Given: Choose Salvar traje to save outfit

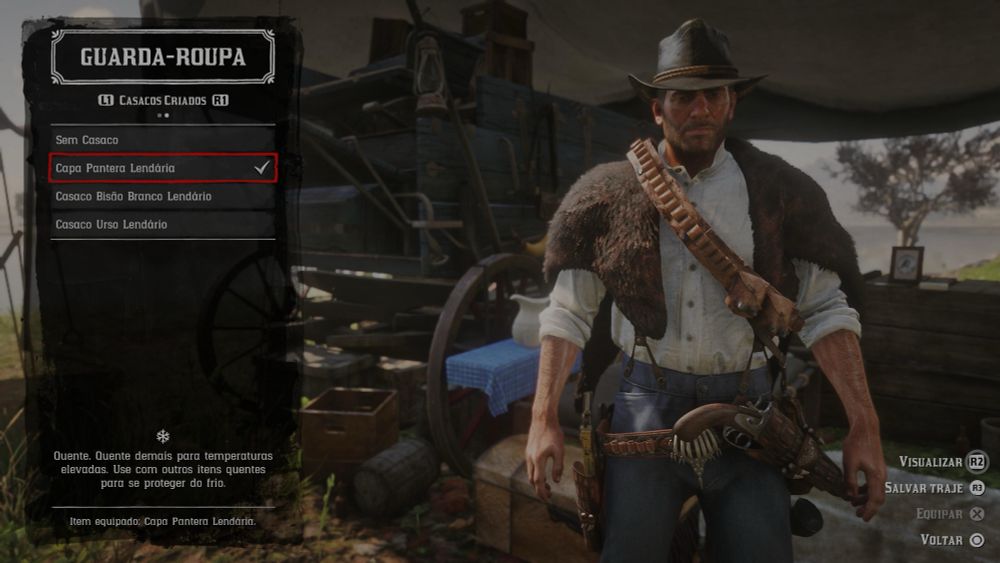Looking at the screenshot, I should click(935, 488).
